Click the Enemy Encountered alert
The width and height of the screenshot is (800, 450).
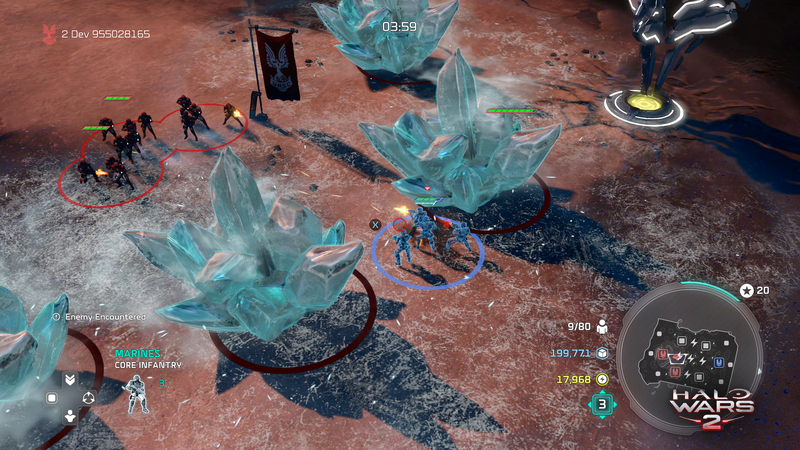(100, 316)
